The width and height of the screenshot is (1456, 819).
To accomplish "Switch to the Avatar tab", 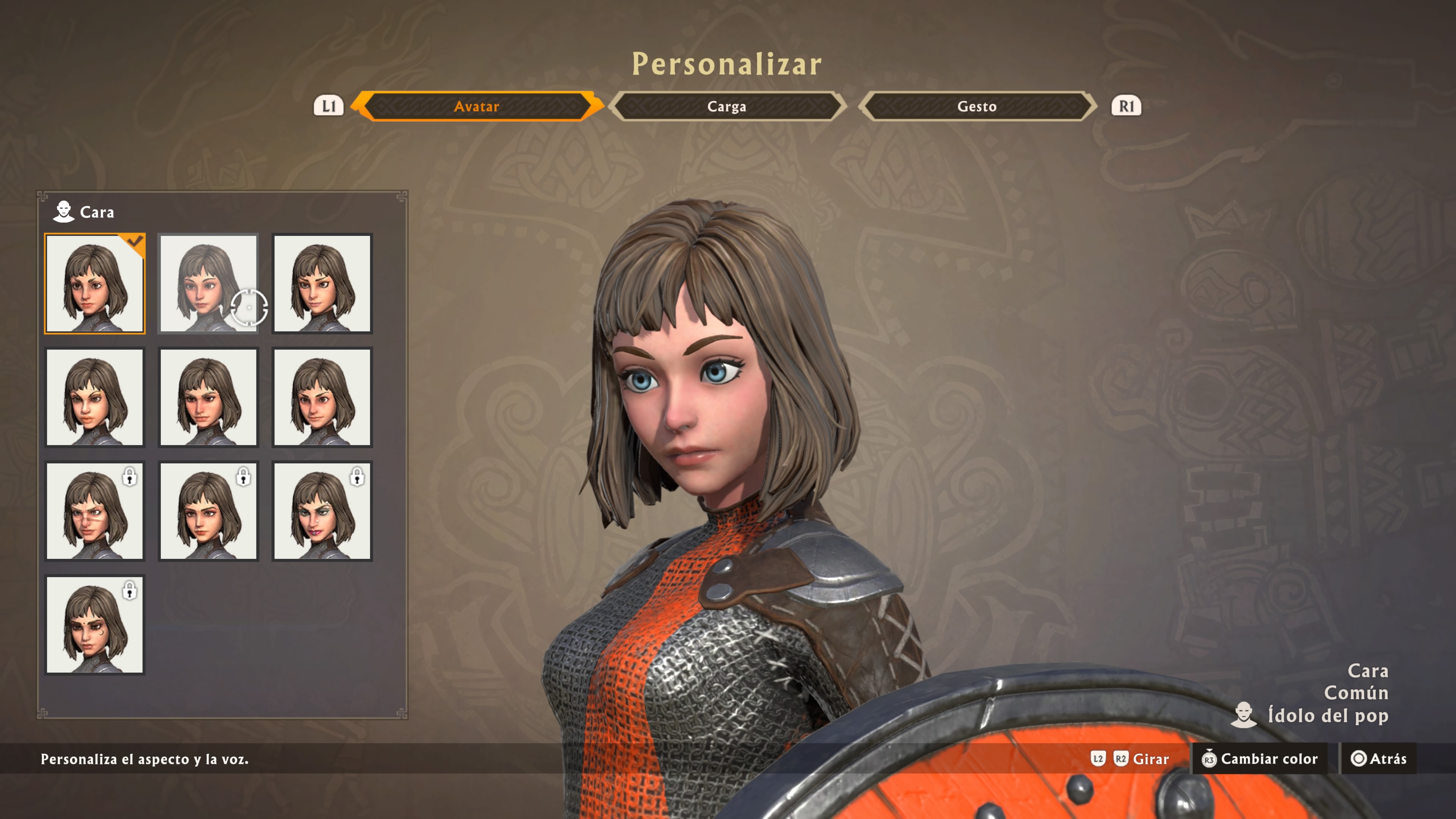I will tap(477, 106).
